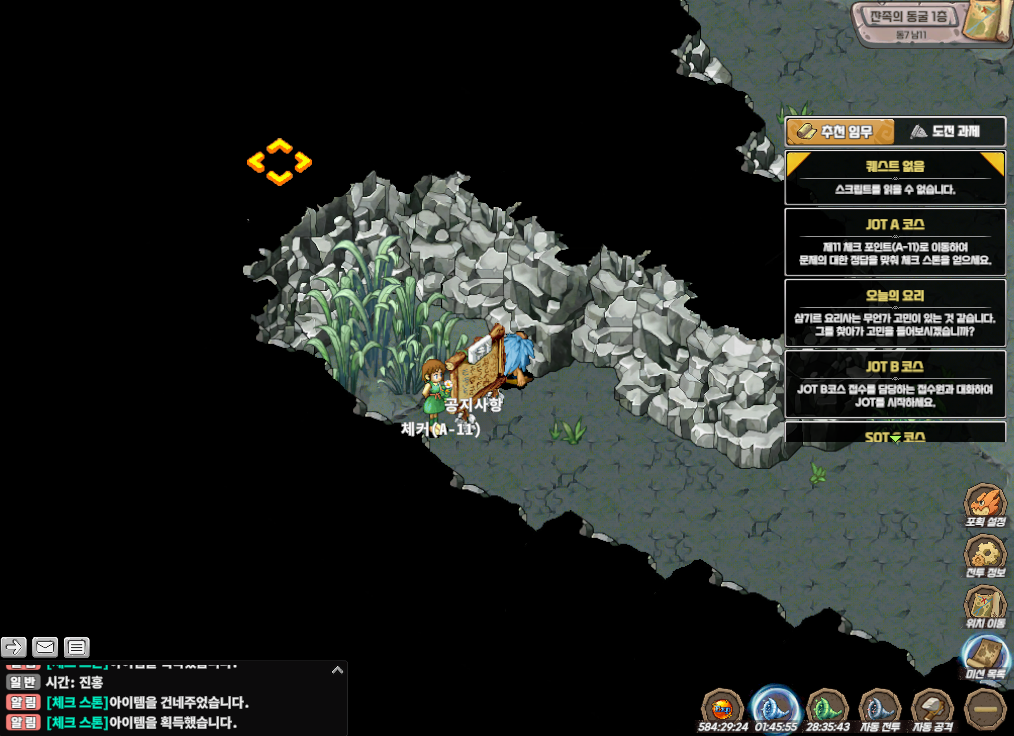Click the glowing blue horn buff icon
The width and height of the screenshot is (1014, 736).
pos(774,708)
